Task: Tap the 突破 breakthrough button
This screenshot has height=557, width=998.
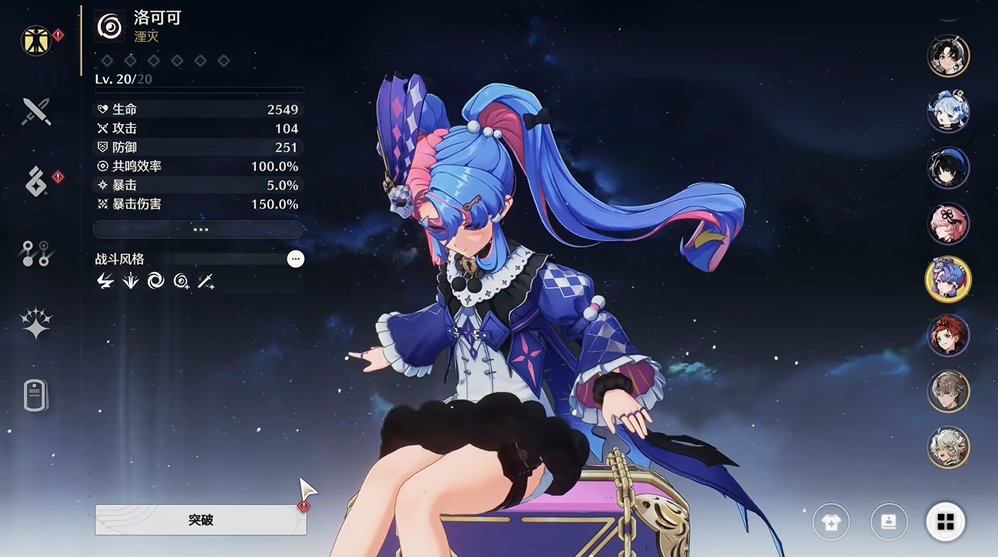Action: (x=200, y=520)
